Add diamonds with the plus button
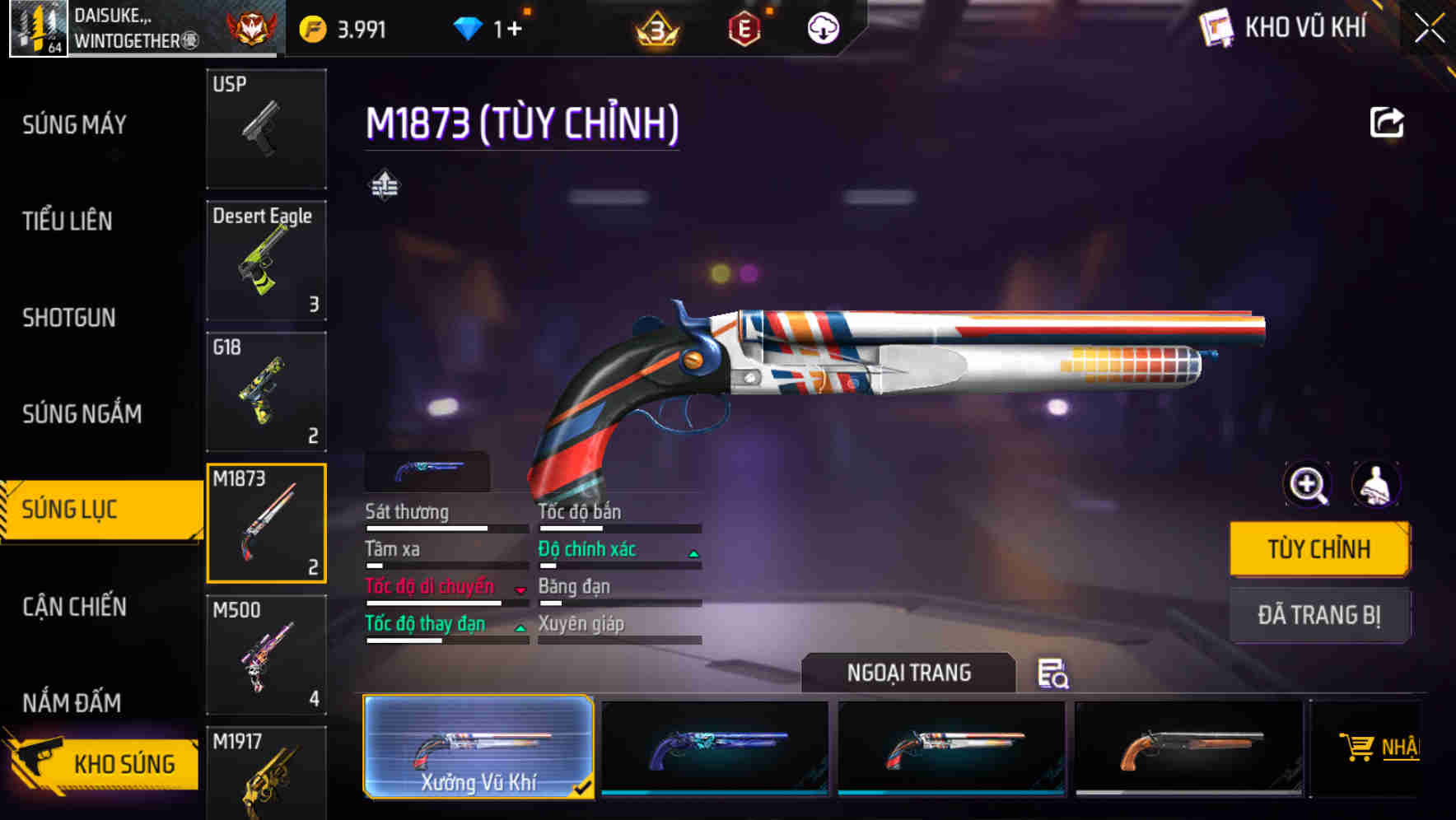Screen dimensions: 1456x820 coord(514,30)
